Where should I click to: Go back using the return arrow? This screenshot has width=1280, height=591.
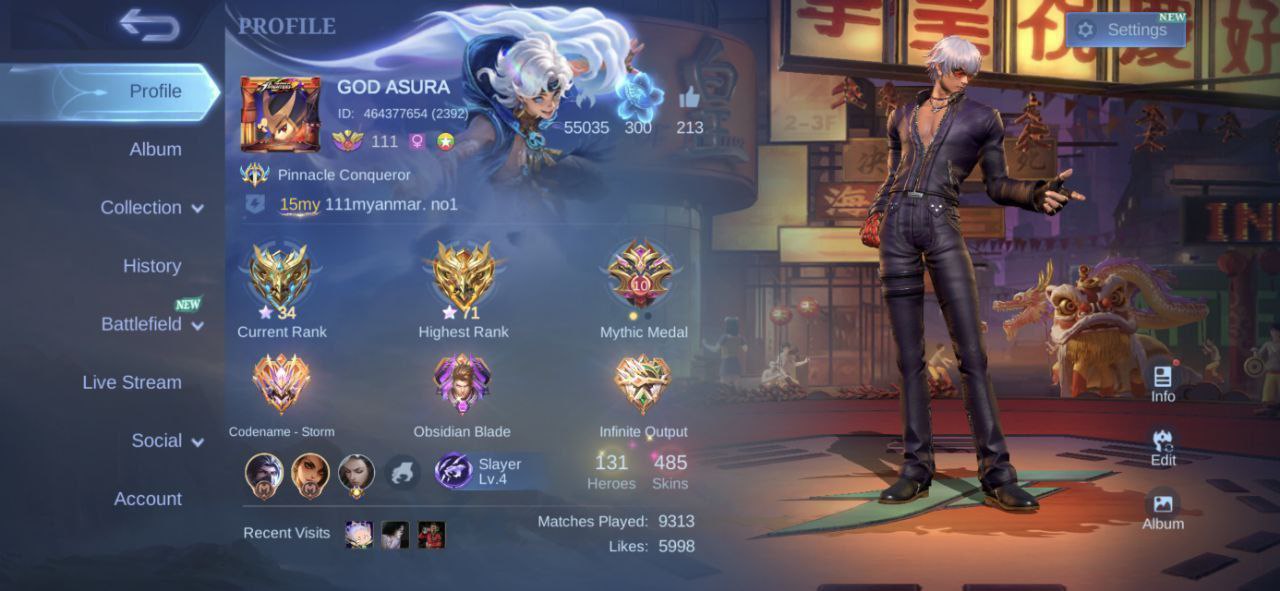click(150, 26)
